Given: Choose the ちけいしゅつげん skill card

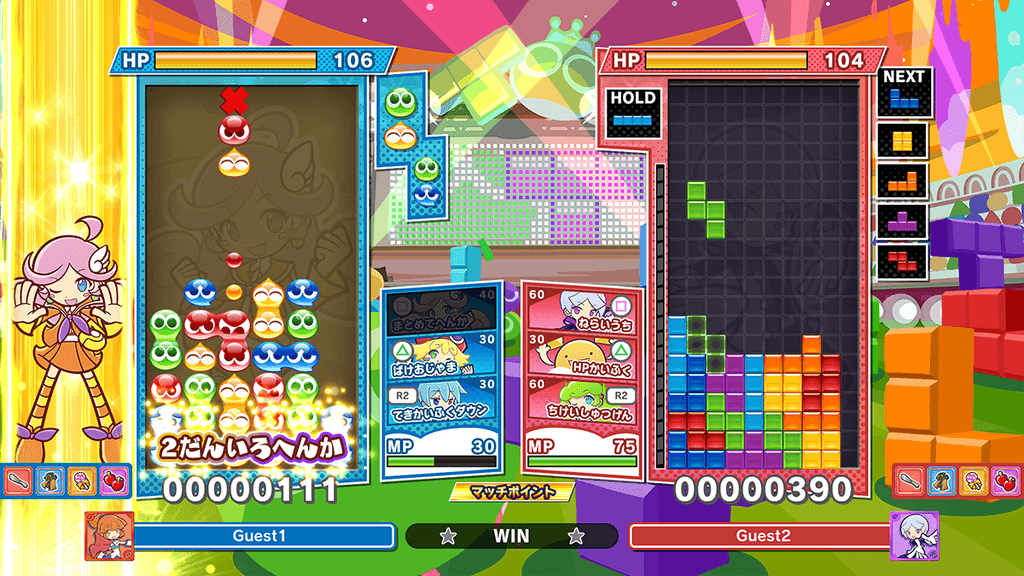Looking at the screenshot, I should (x=578, y=398).
